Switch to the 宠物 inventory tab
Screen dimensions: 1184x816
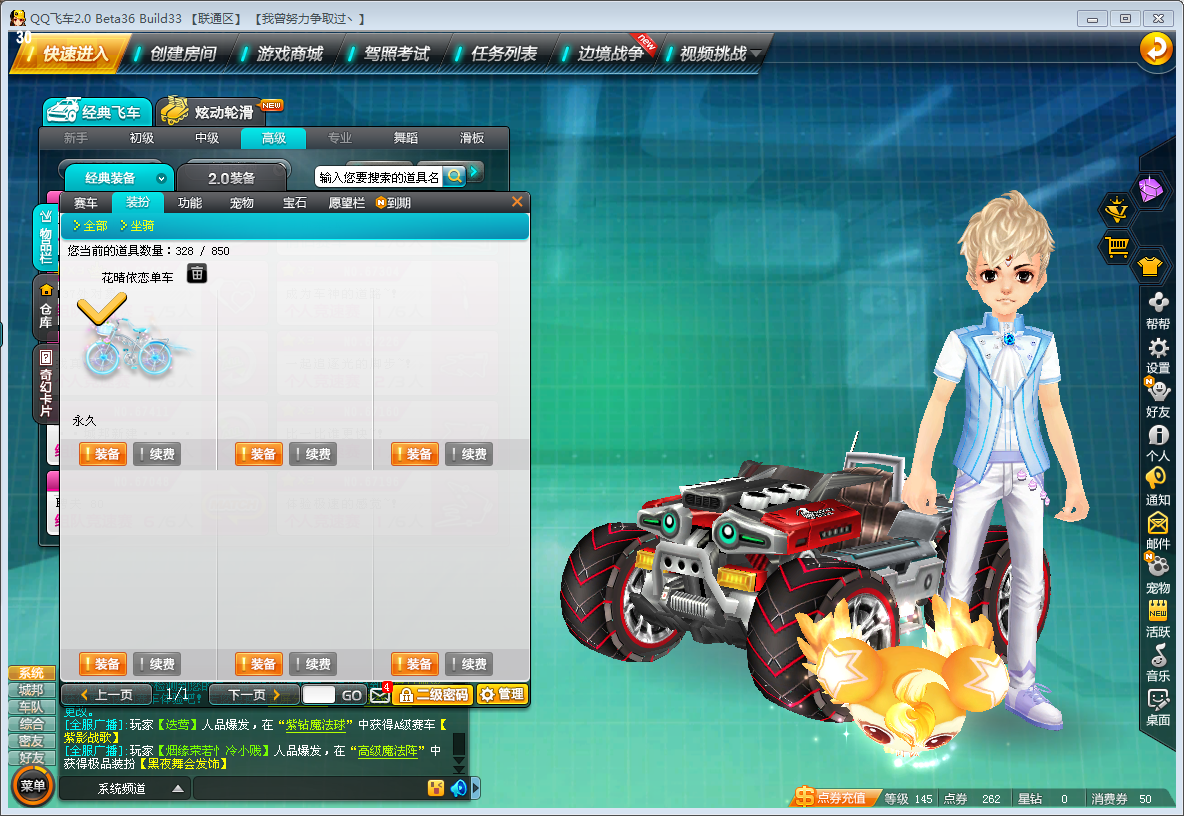[x=242, y=203]
